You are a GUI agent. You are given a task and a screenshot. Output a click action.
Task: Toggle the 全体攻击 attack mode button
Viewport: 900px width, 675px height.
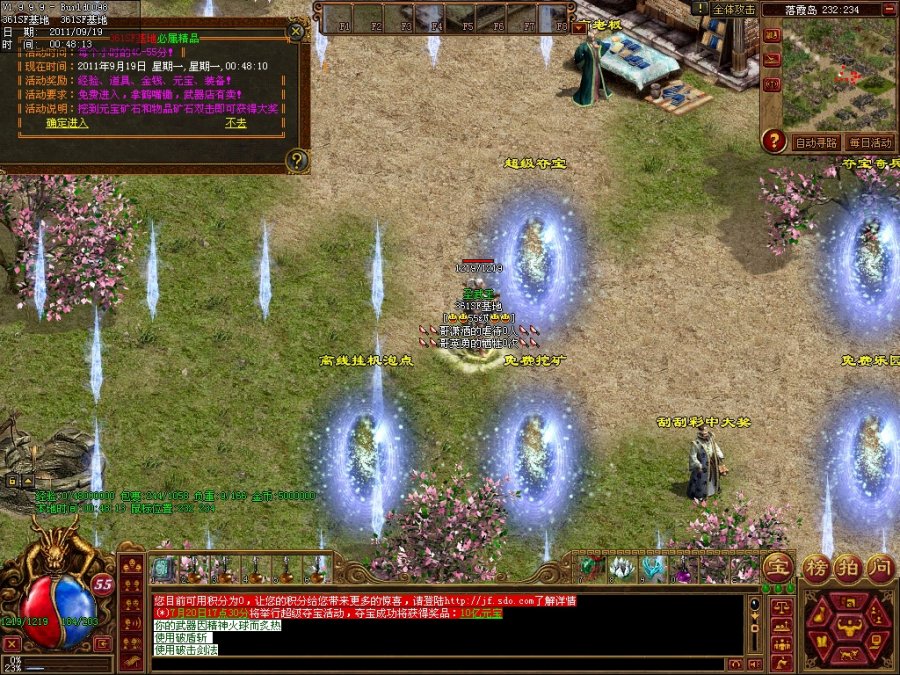[x=733, y=9]
